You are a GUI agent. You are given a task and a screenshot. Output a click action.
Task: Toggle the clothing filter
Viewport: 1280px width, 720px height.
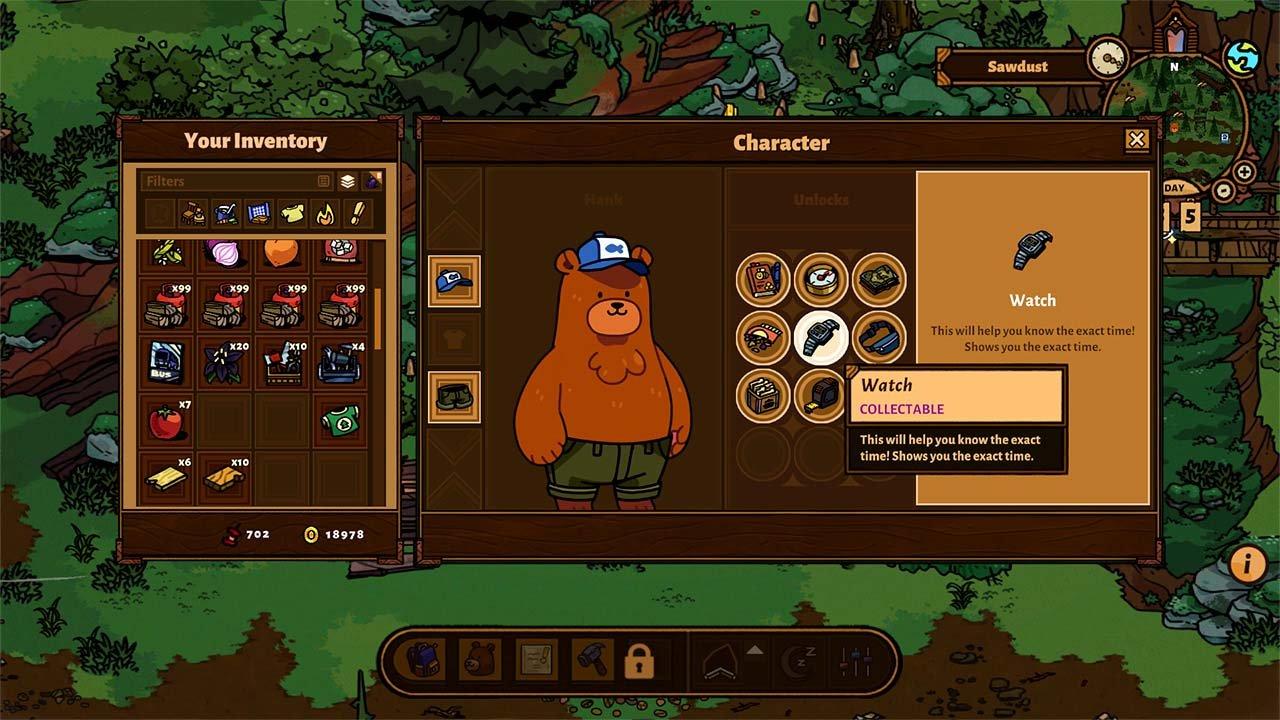pos(290,213)
